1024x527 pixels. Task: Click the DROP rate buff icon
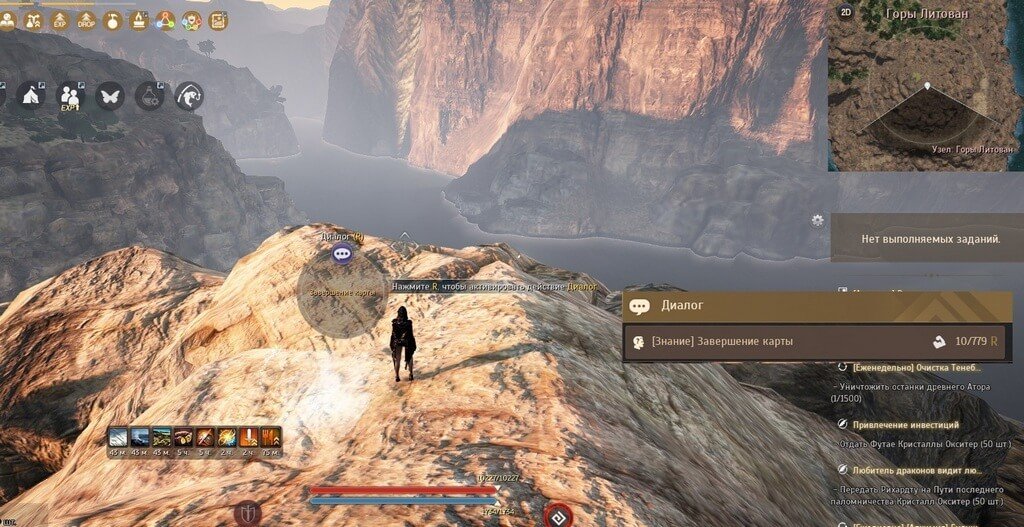pyautogui.click(x=88, y=19)
